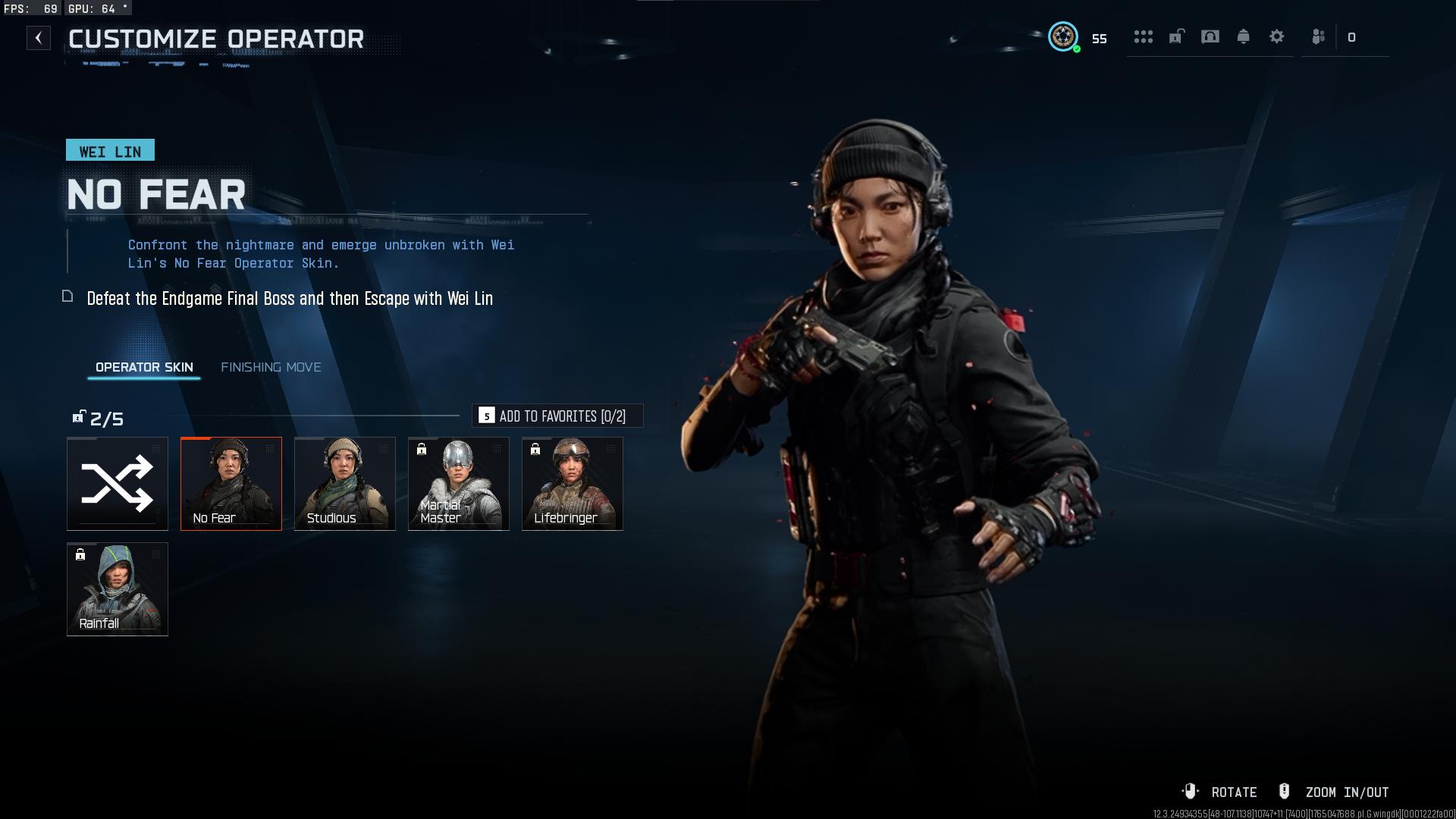Switch to the Finishing Move tab
This screenshot has width=1456, height=819.
(271, 367)
